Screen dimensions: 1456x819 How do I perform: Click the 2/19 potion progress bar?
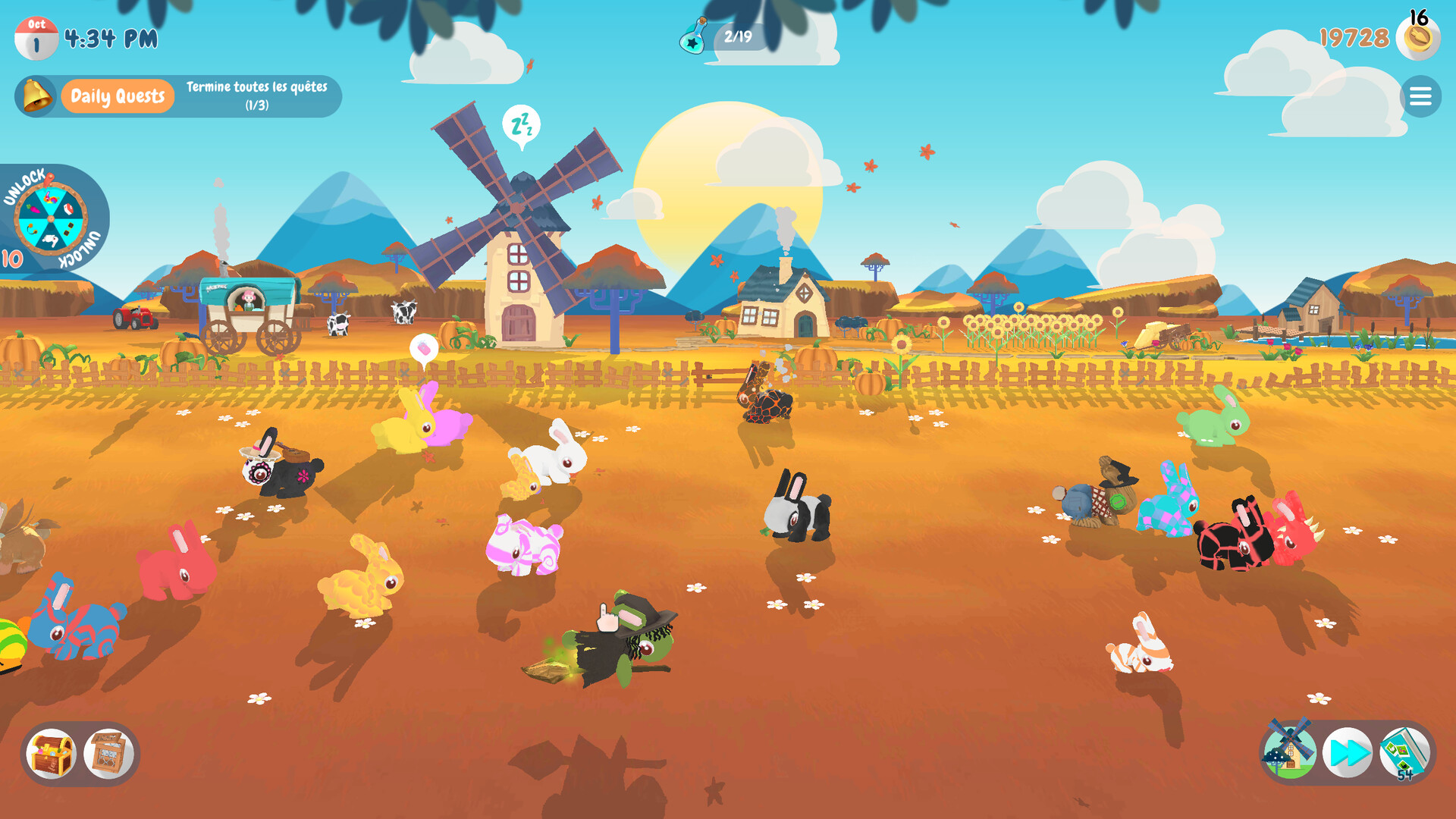(x=739, y=35)
